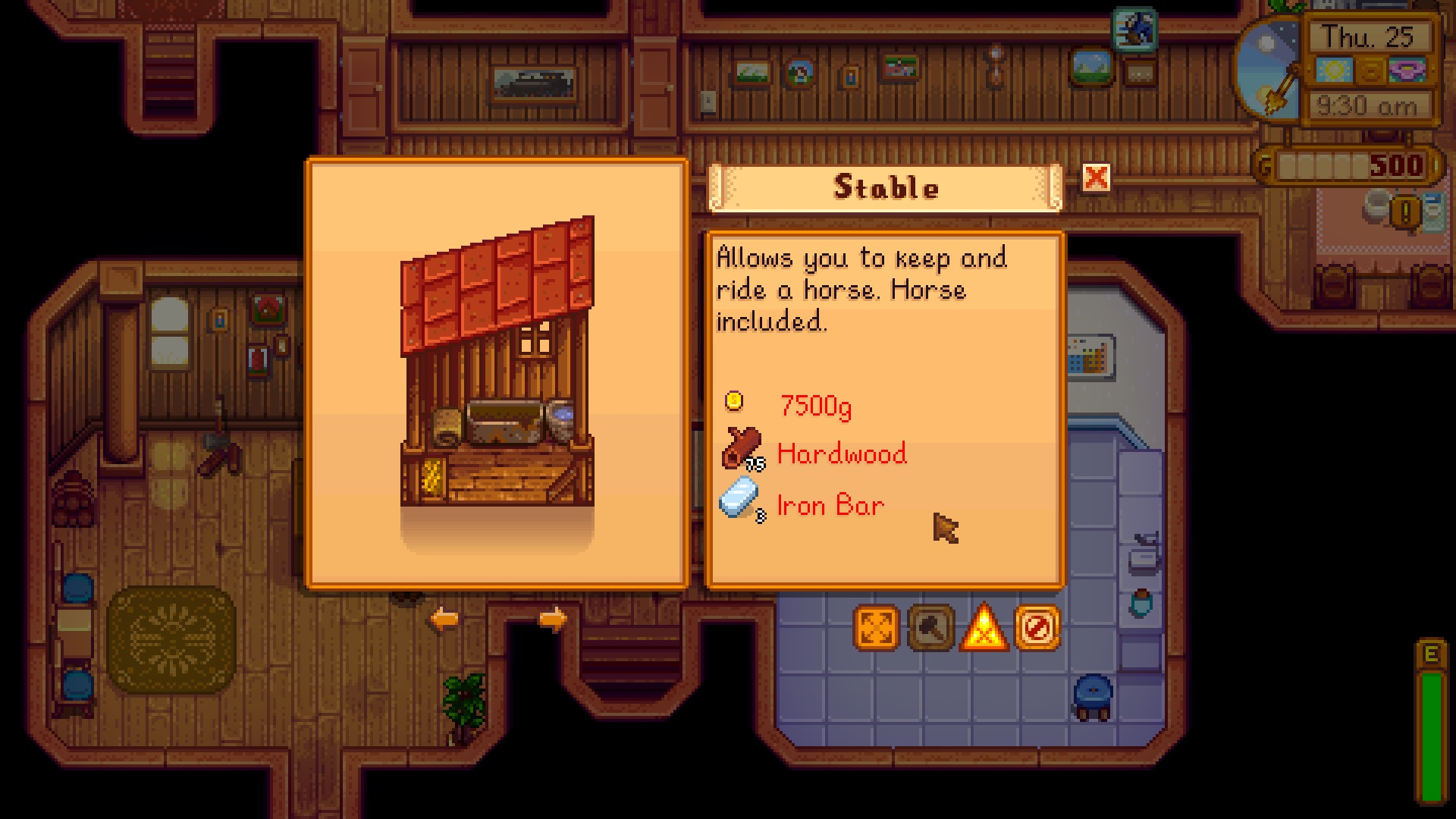Choose the demolish buildings button

(x=1037, y=628)
